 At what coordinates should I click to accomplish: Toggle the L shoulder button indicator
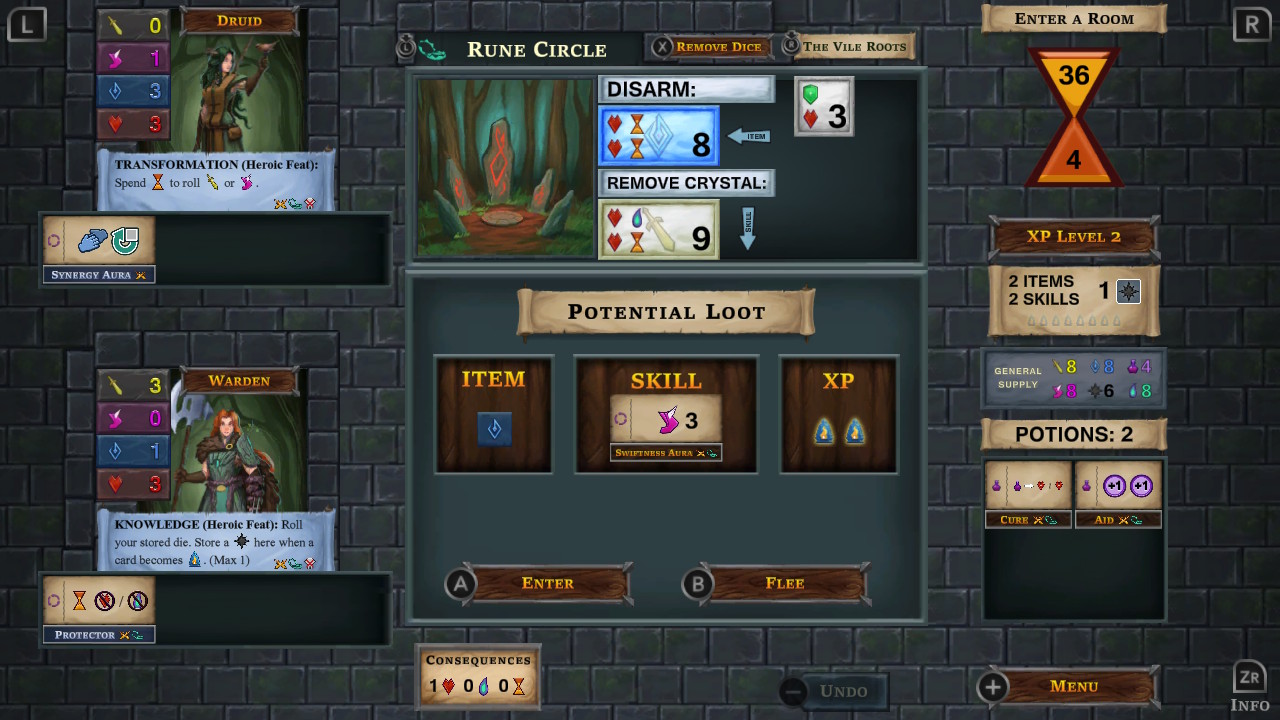click(26, 23)
